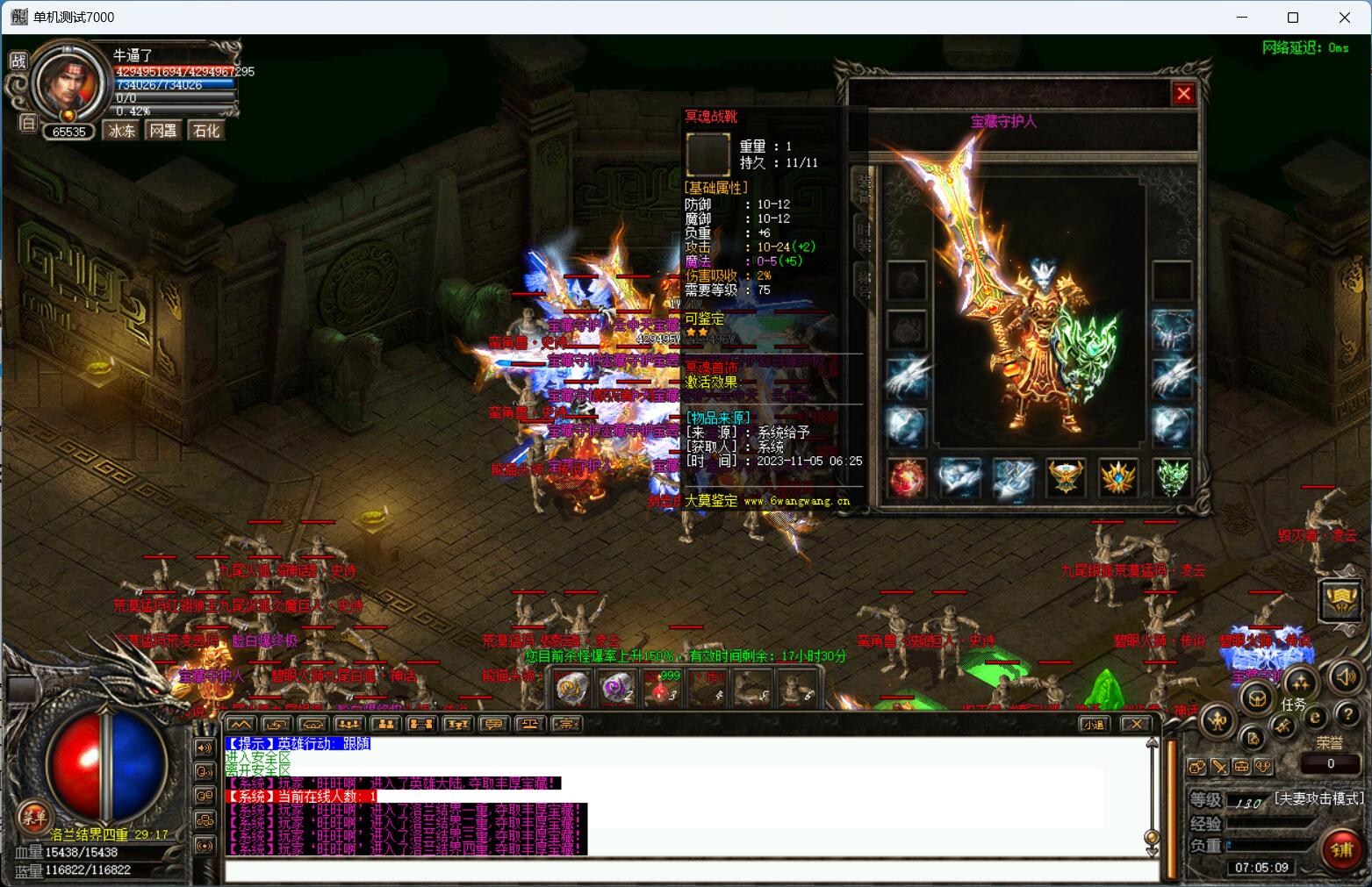
Task: Select the necklace equipment slot
Action: (x=1172, y=329)
